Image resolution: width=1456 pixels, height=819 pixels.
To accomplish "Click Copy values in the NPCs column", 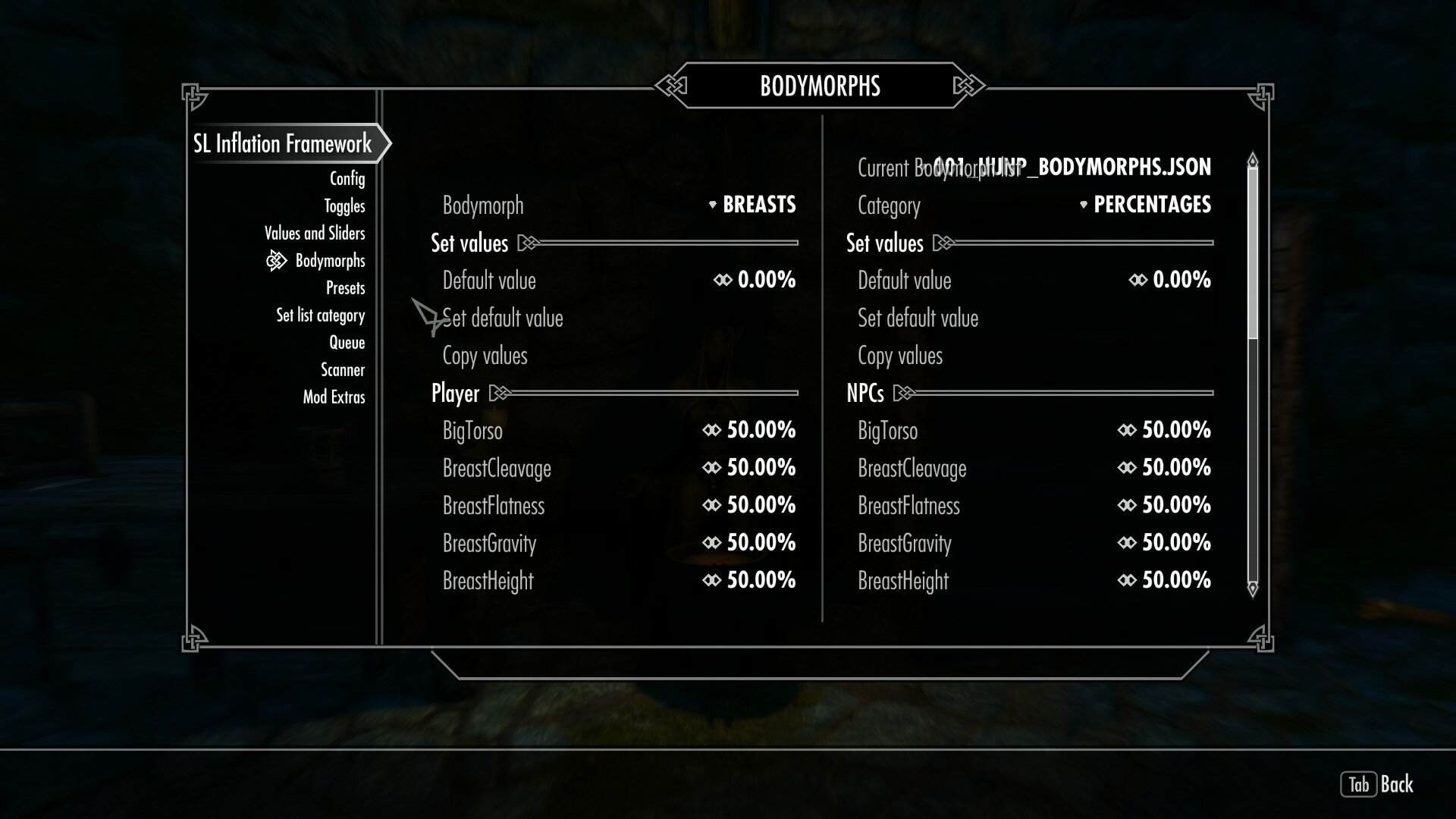I will (x=899, y=355).
